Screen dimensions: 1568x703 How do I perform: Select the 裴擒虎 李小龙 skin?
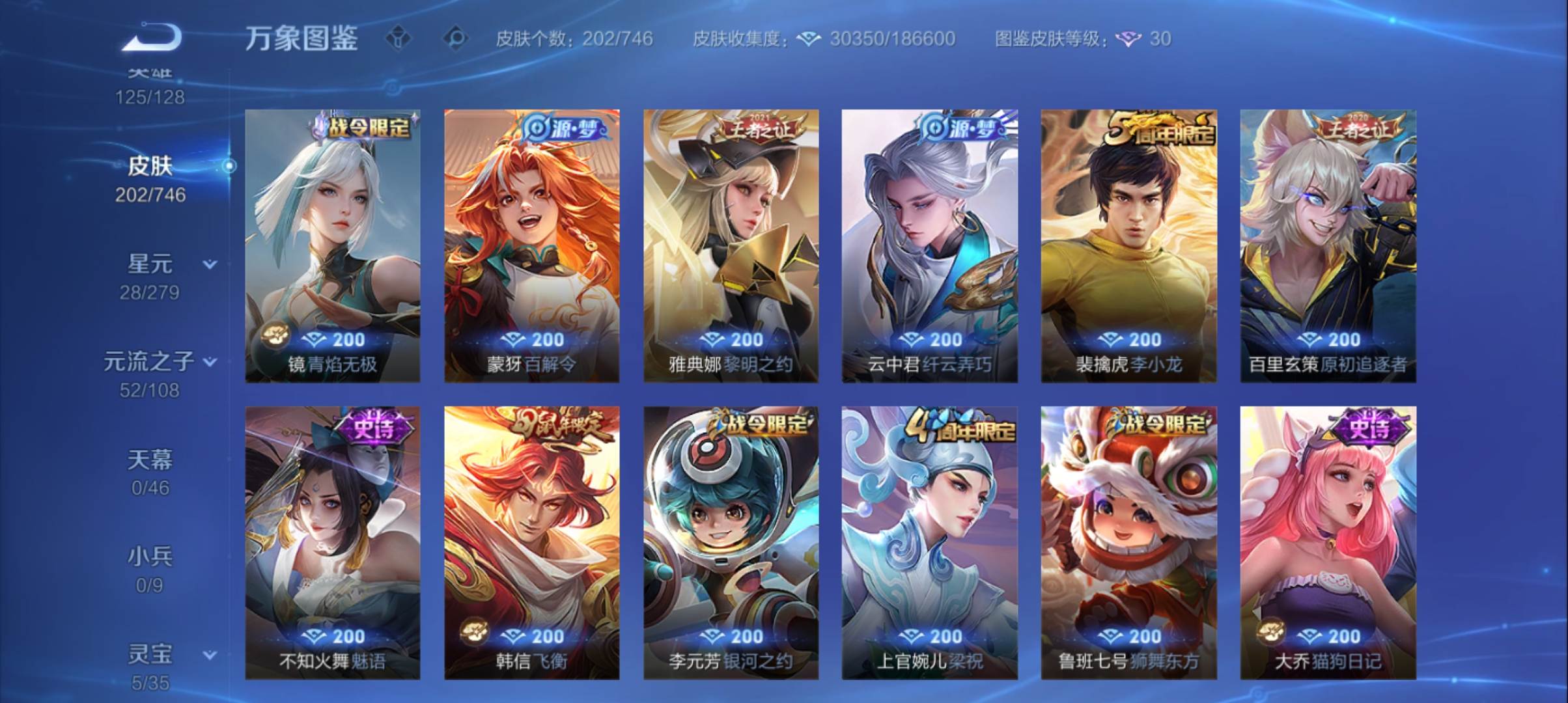[1128, 245]
